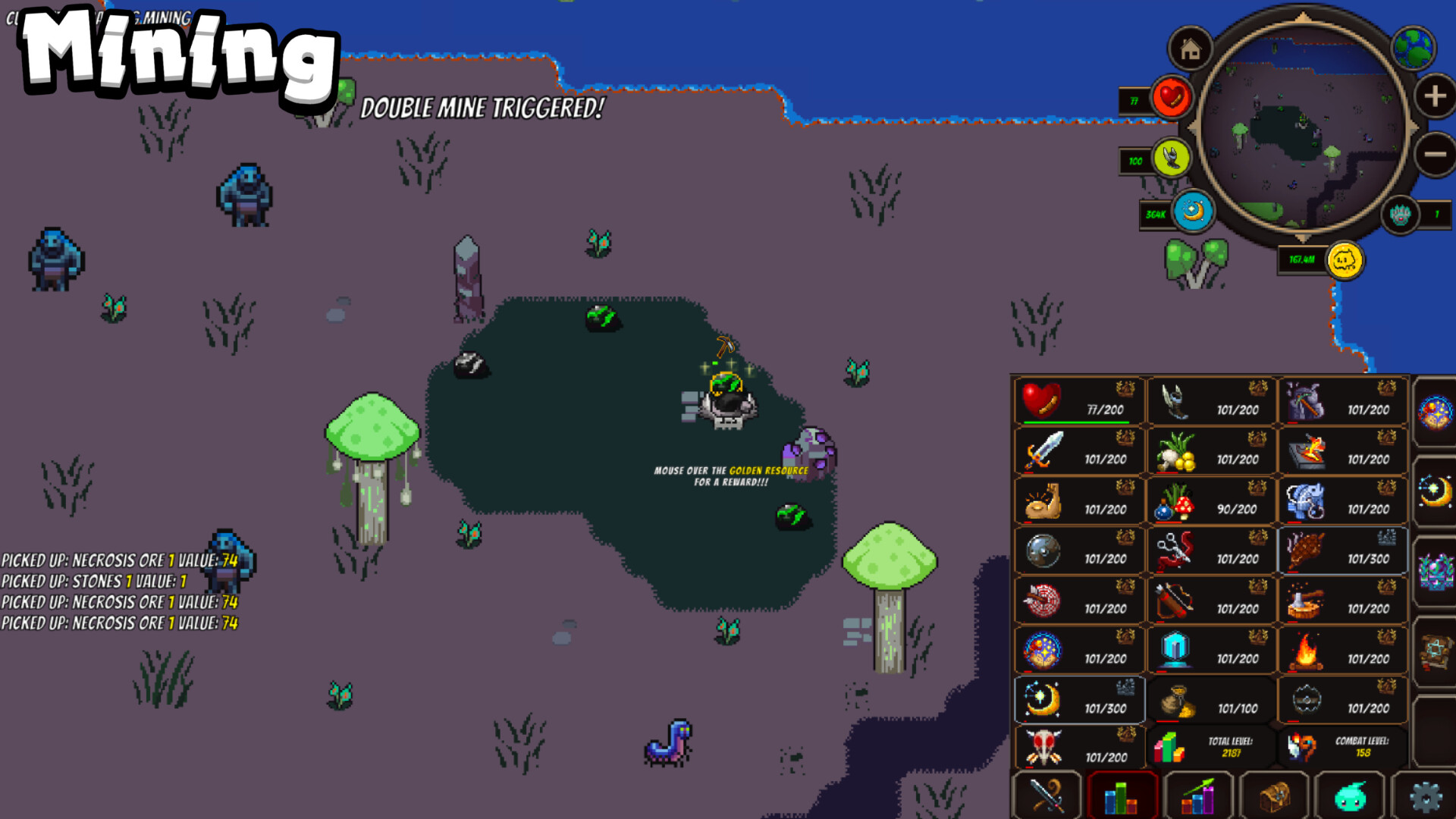Select the anvil smithing skill icon

[1342, 452]
